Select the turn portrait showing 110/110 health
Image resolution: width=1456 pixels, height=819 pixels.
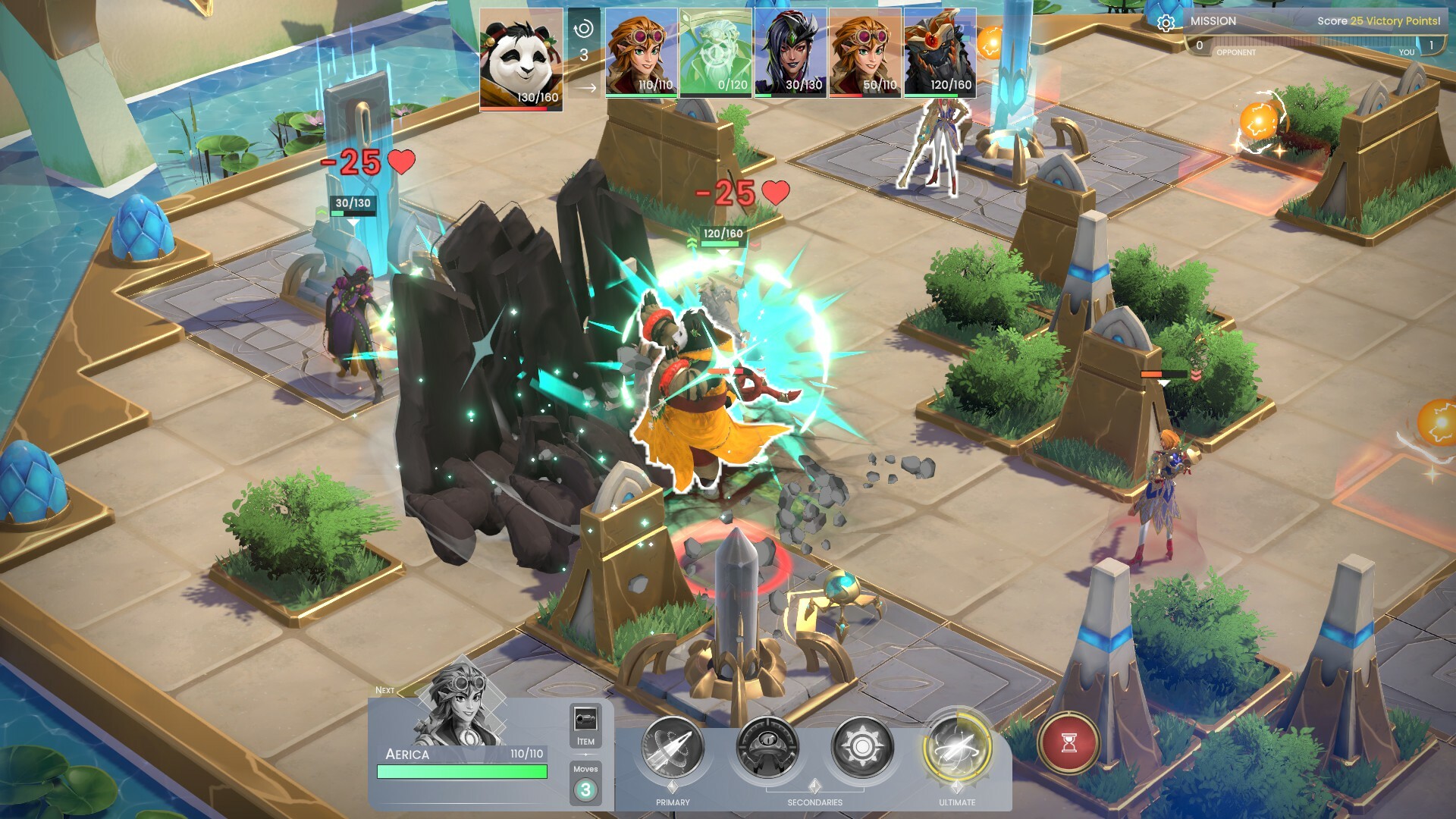[641, 52]
